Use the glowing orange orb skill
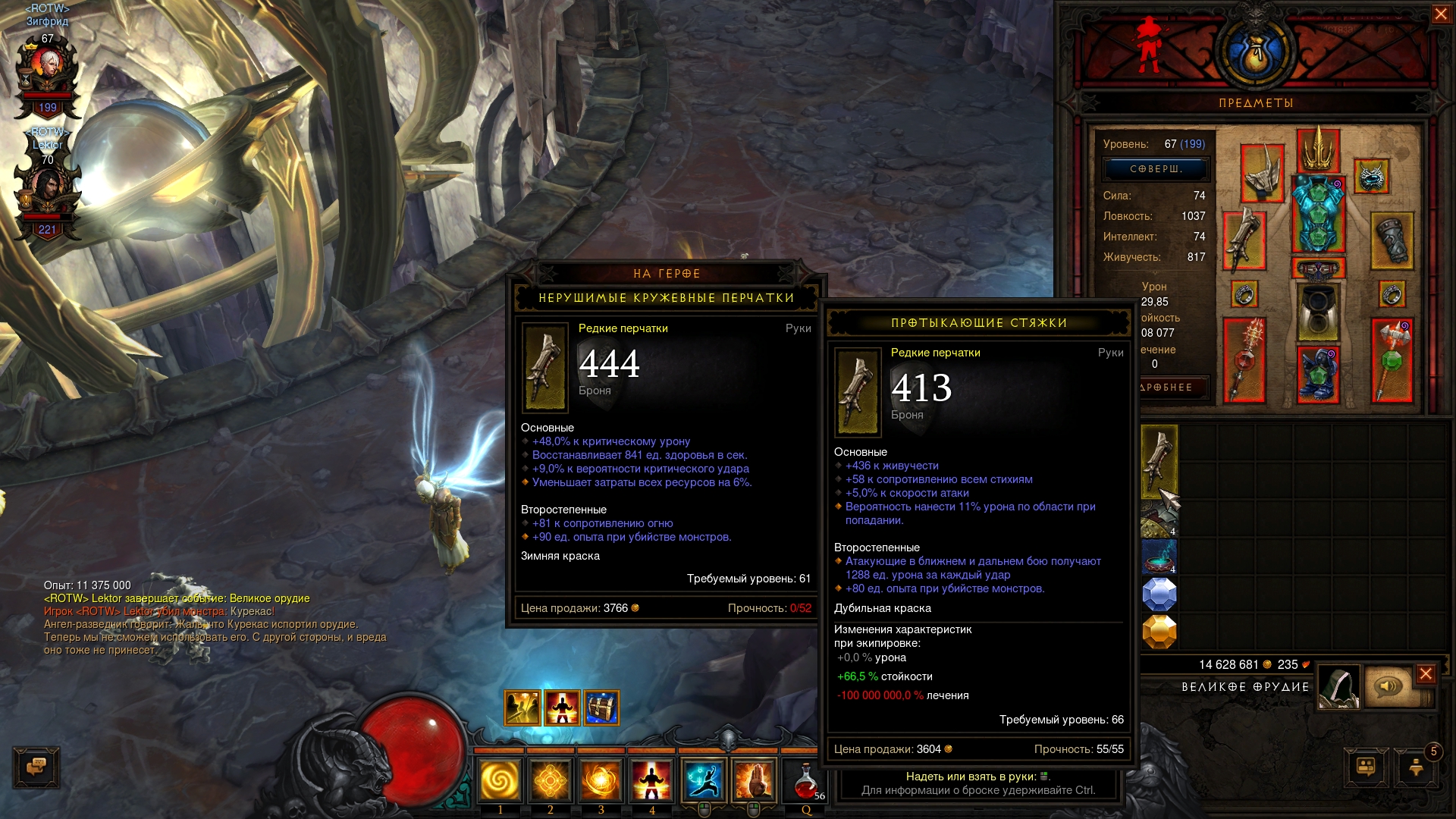1456x819 pixels. tap(601, 780)
